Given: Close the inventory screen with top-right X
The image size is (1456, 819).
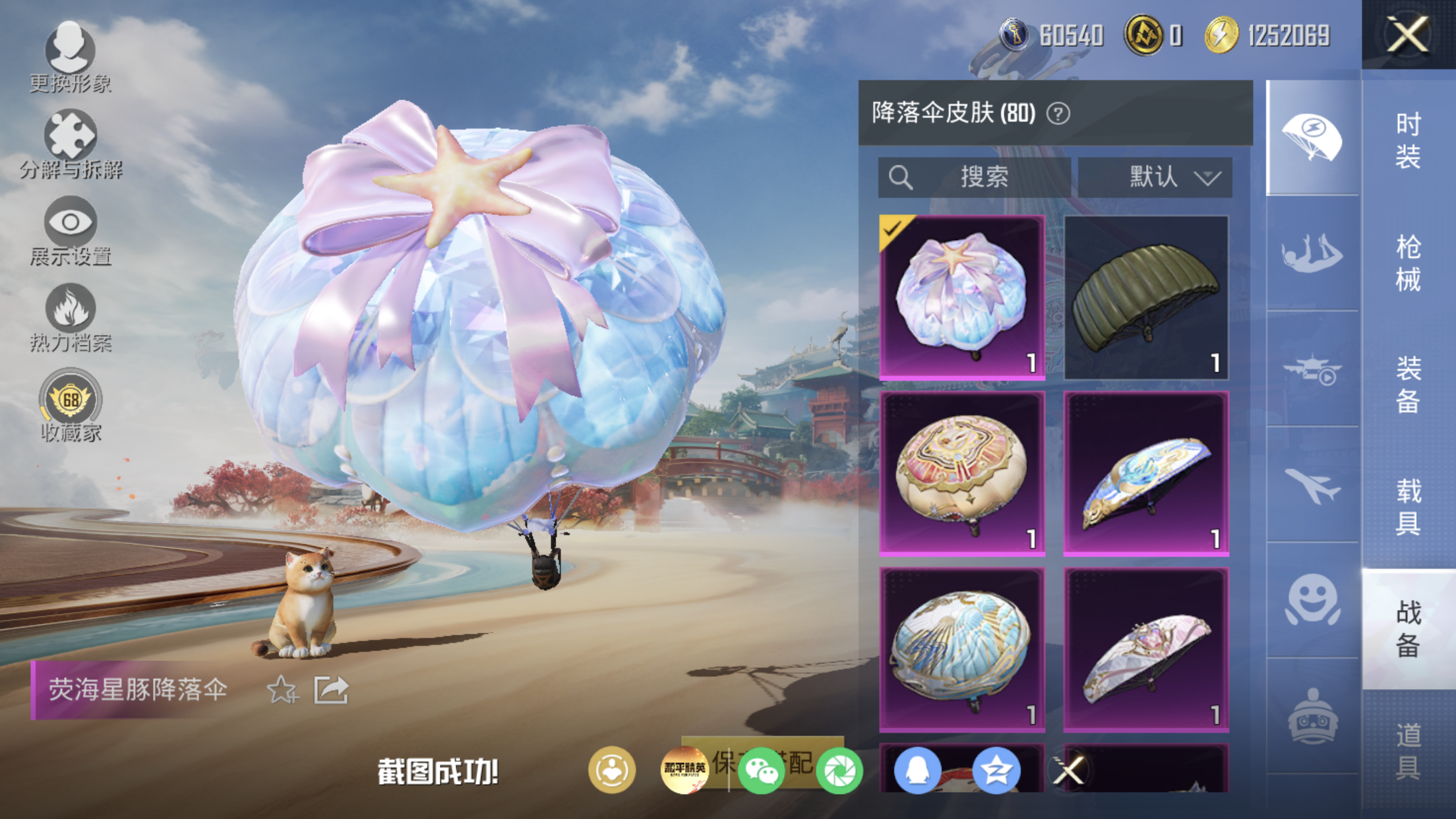Looking at the screenshot, I should point(1407,34).
